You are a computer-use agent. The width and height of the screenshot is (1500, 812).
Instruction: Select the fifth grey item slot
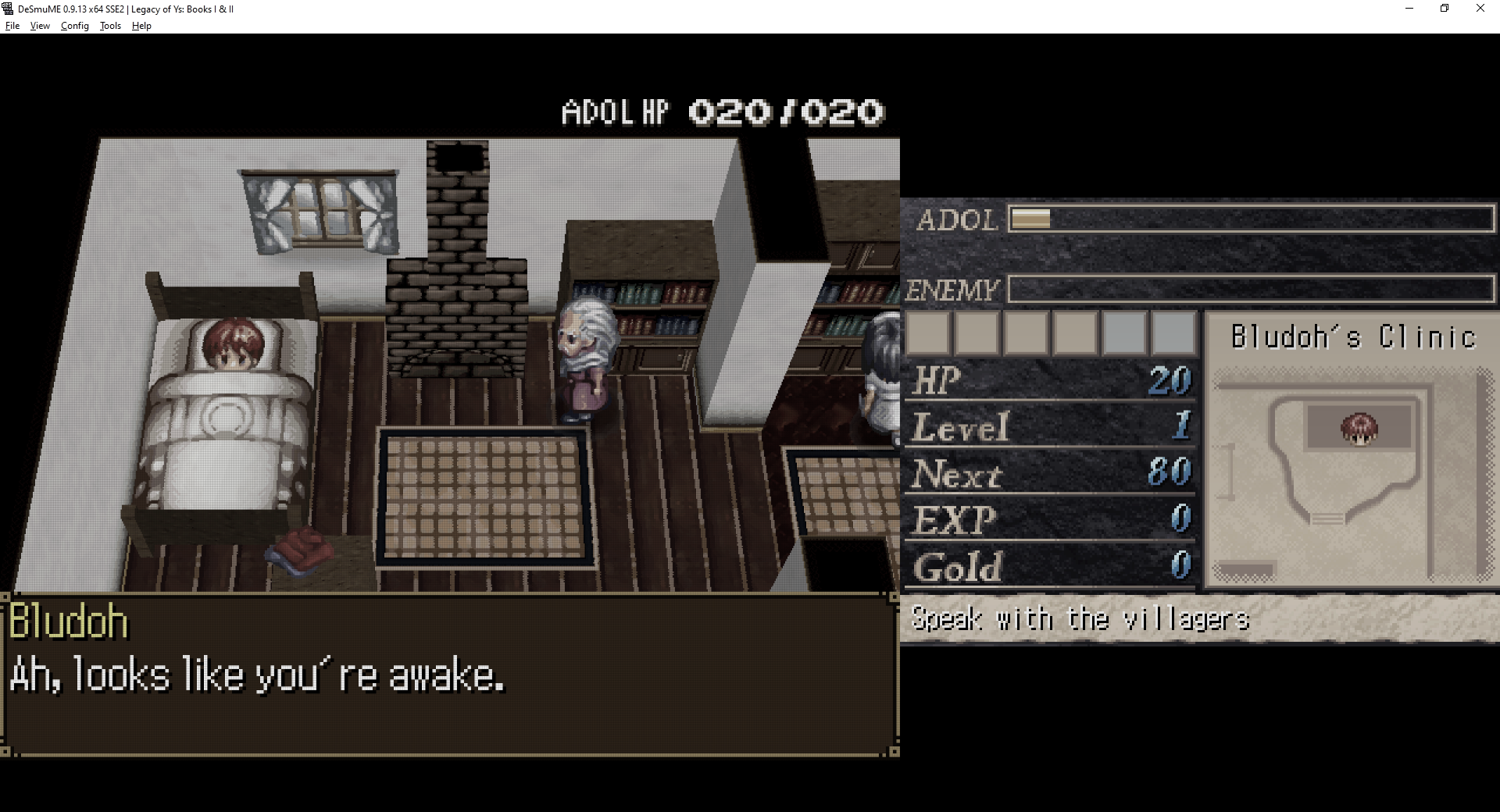pos(1123,333)
